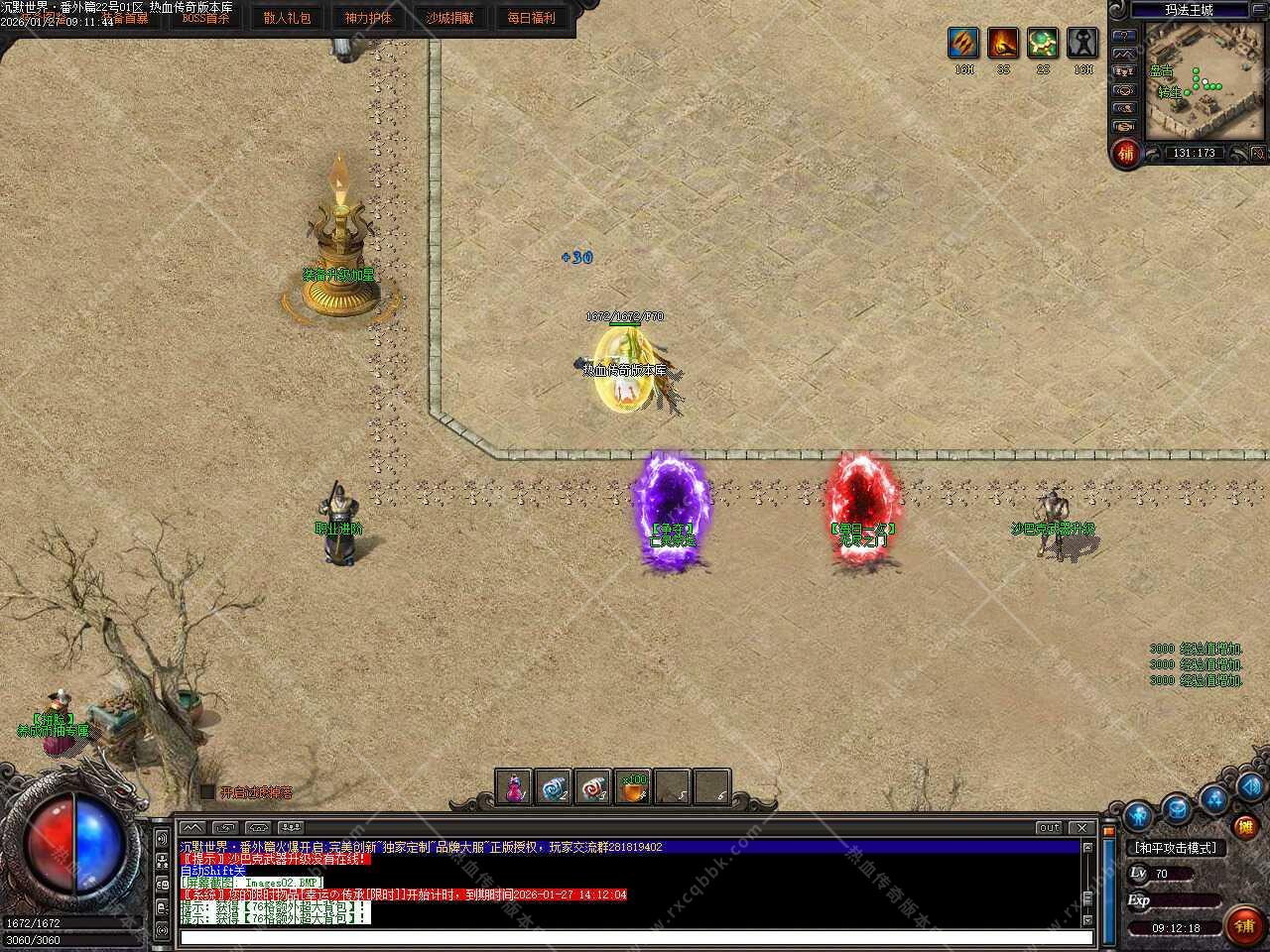Click the fire buff icon
The height and width of the screenshot is (952, 1270).
1003,43
